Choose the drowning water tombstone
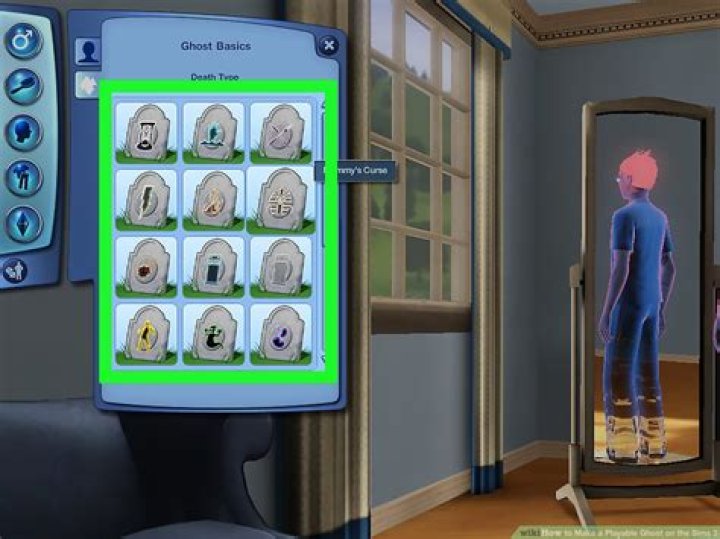The height and width of the screenshot is (539, 720). (x=213, y=132)
